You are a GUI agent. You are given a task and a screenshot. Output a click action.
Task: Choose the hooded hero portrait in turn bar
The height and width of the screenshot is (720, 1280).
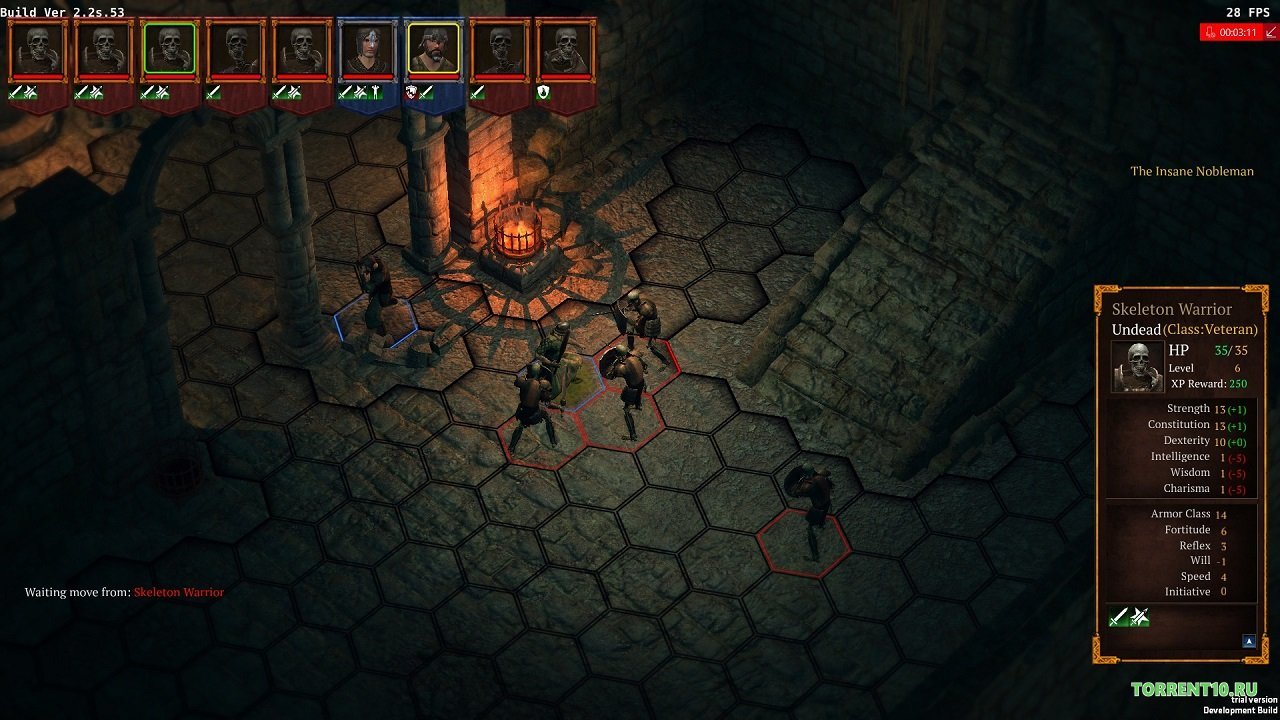click(x=367, y=48)
